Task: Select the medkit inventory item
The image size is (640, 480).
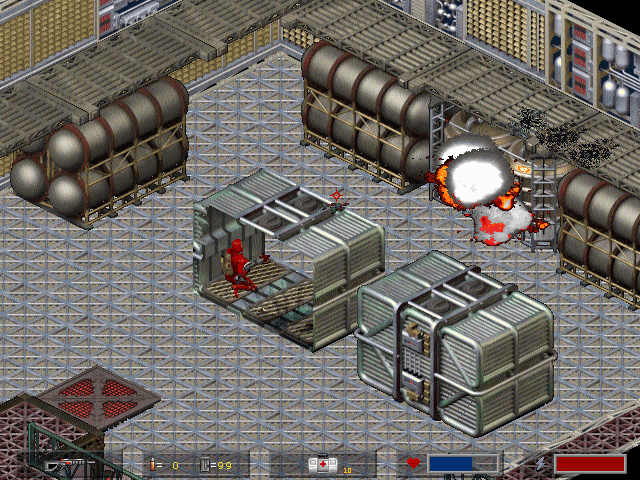Action: pos(322,464)
